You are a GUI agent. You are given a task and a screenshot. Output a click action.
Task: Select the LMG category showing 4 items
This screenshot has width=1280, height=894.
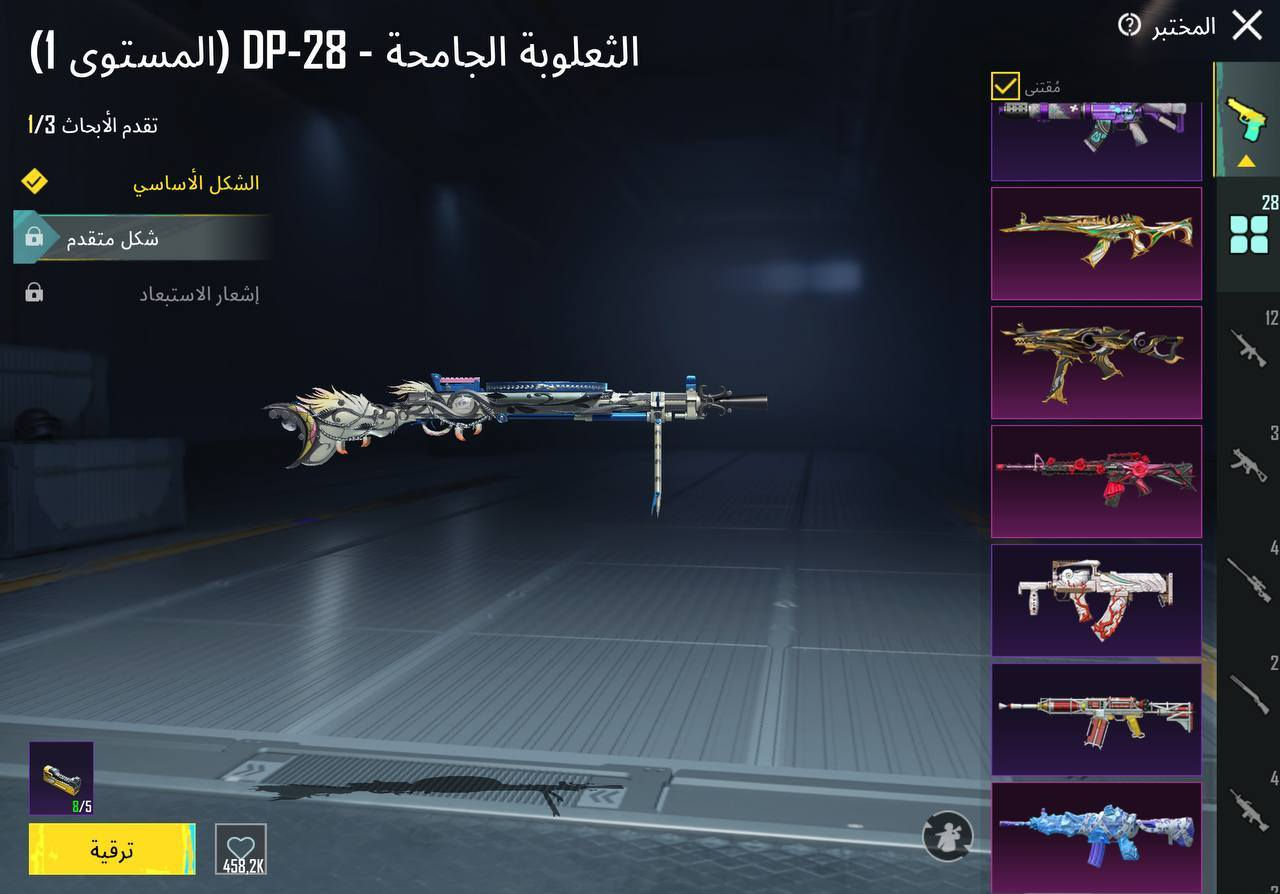(1247, 810)
